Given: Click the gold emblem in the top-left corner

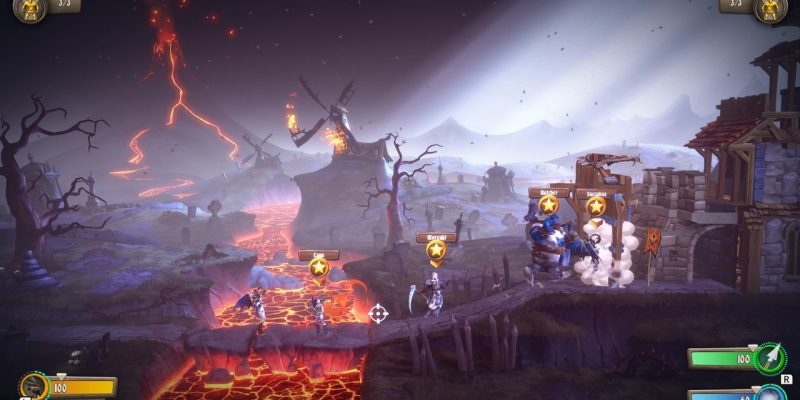Looking at the screenshot, I should [29, 8].
